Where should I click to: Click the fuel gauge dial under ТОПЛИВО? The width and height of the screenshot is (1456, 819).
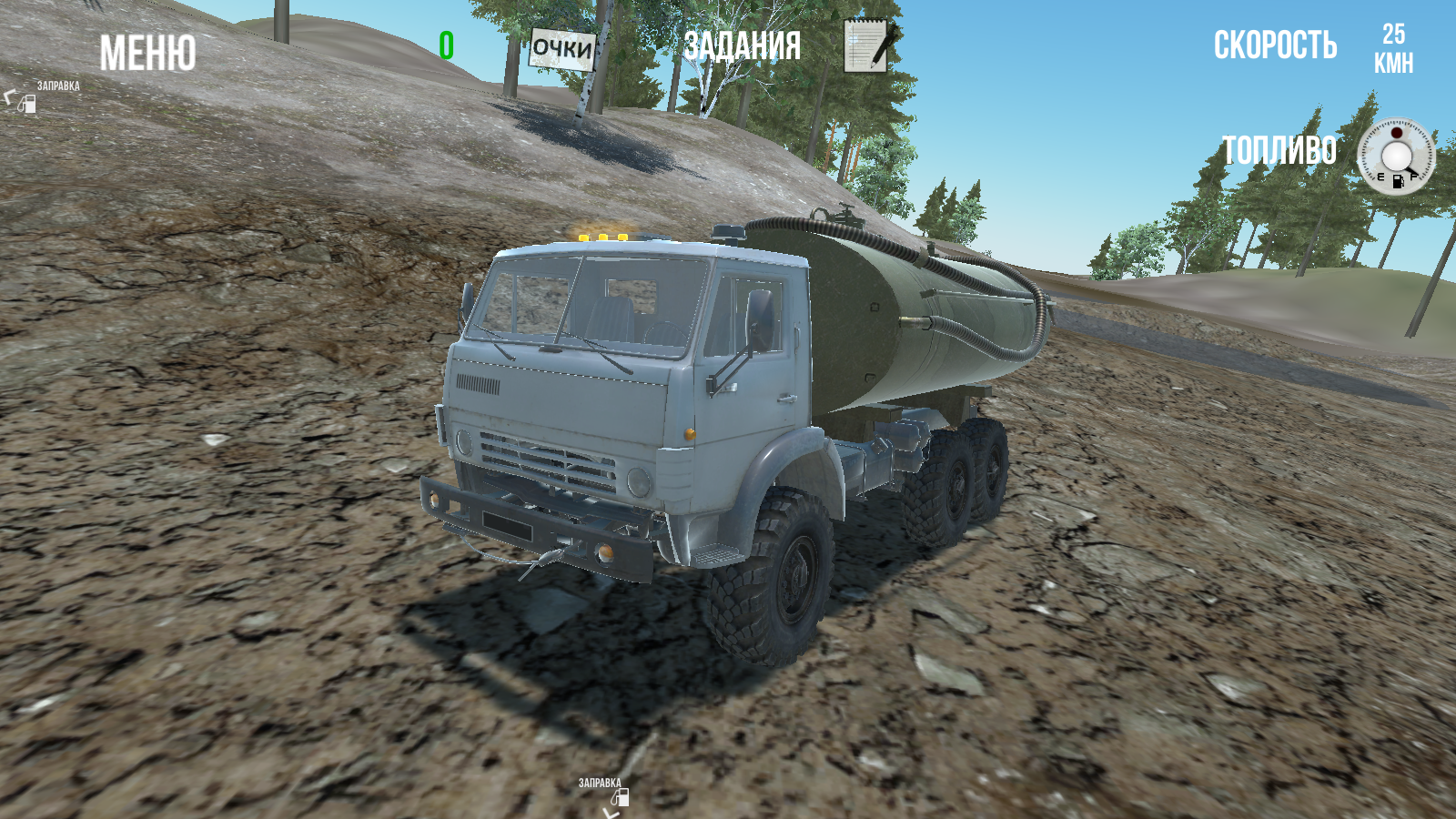pos(1395,155)
